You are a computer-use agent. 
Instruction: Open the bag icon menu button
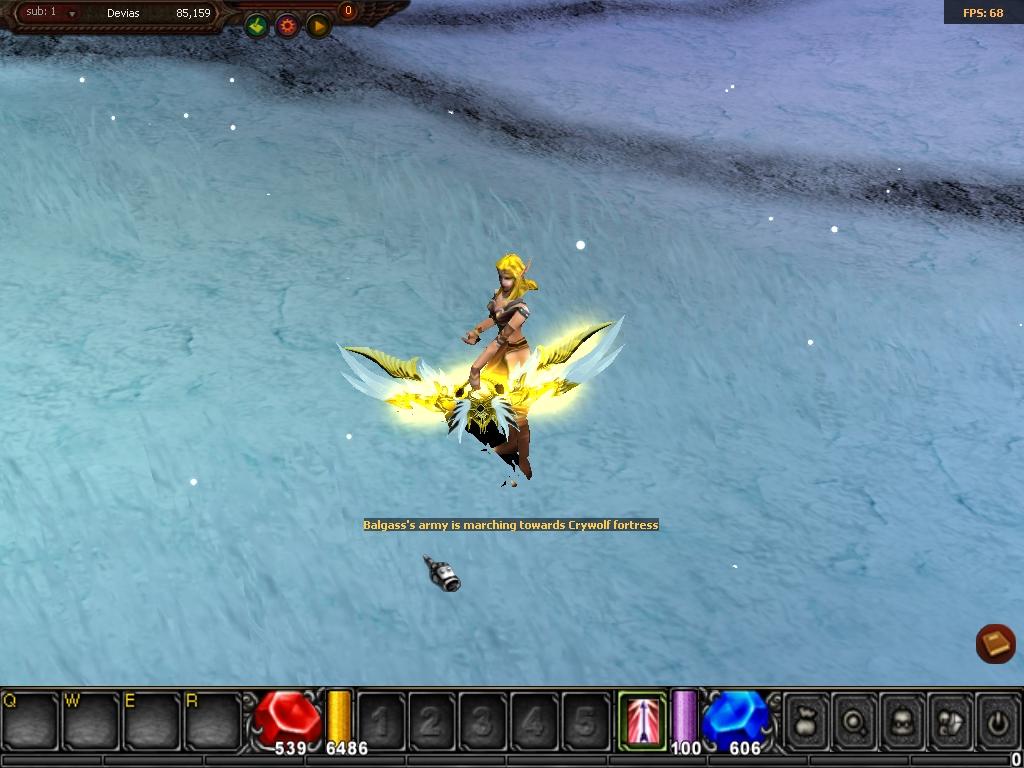(x=807, y=719)
